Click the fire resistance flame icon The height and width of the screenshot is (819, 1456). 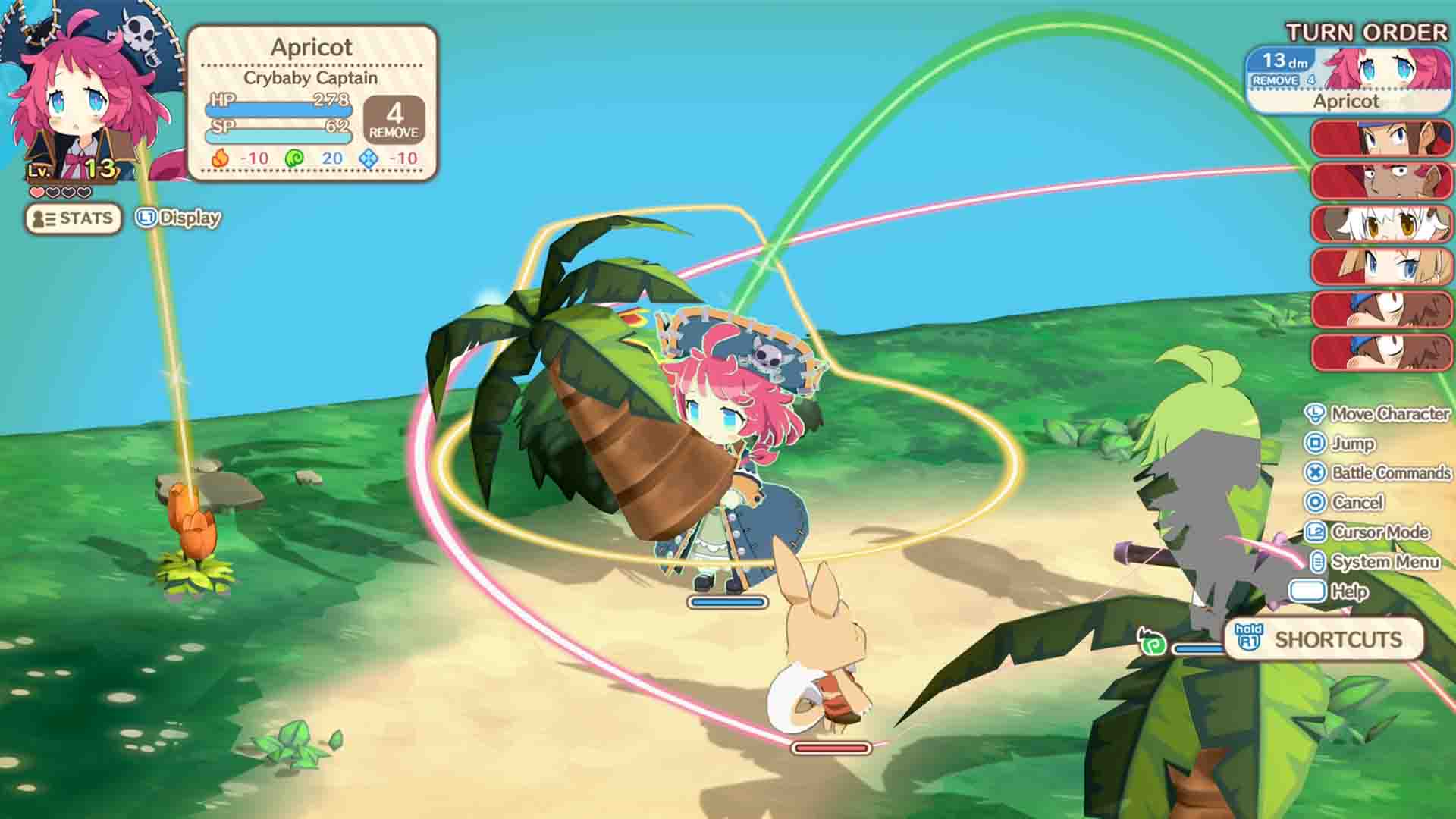(x=221, y=158)
